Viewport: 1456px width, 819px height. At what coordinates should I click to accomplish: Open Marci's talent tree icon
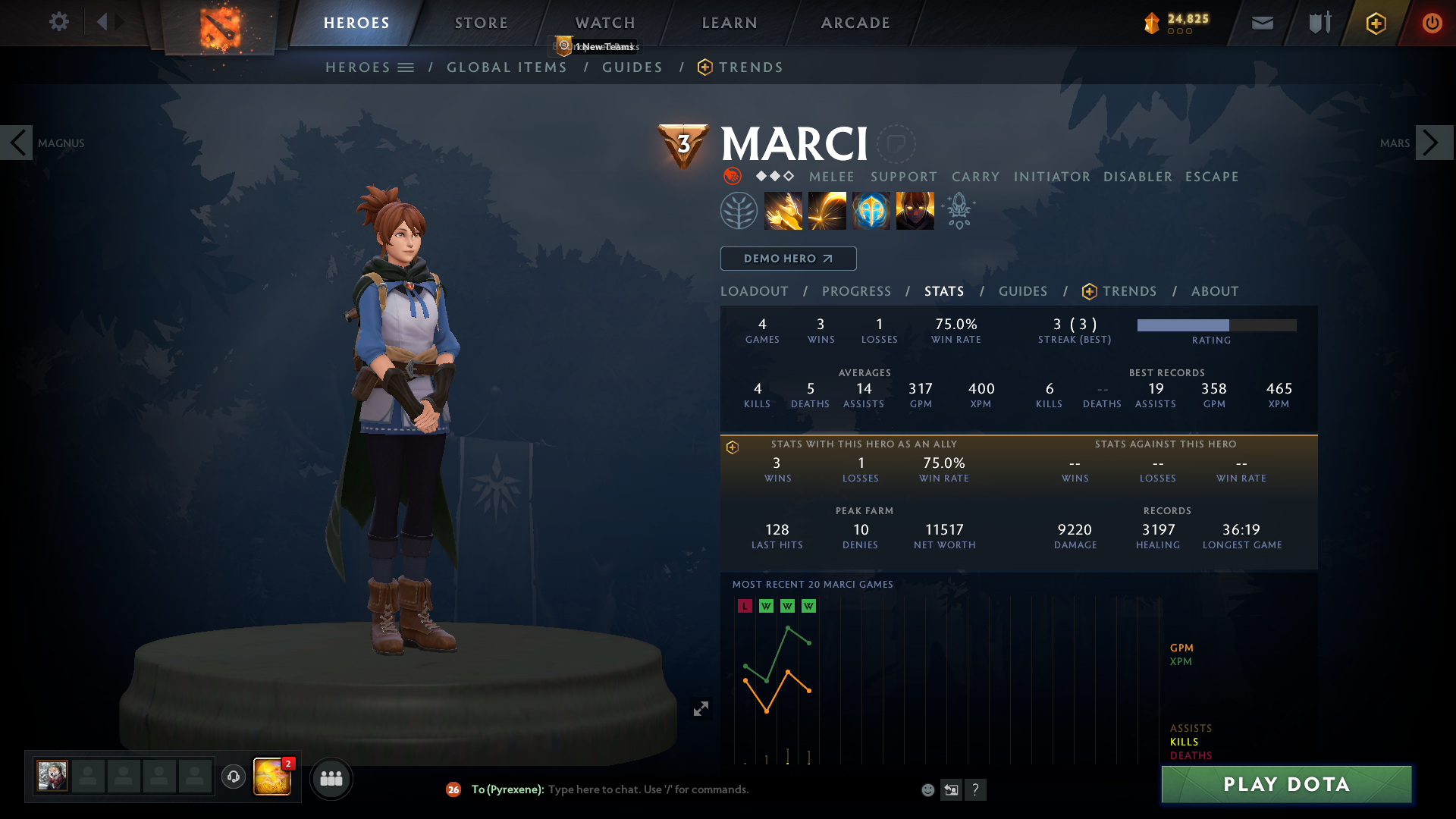coord(739,210)
